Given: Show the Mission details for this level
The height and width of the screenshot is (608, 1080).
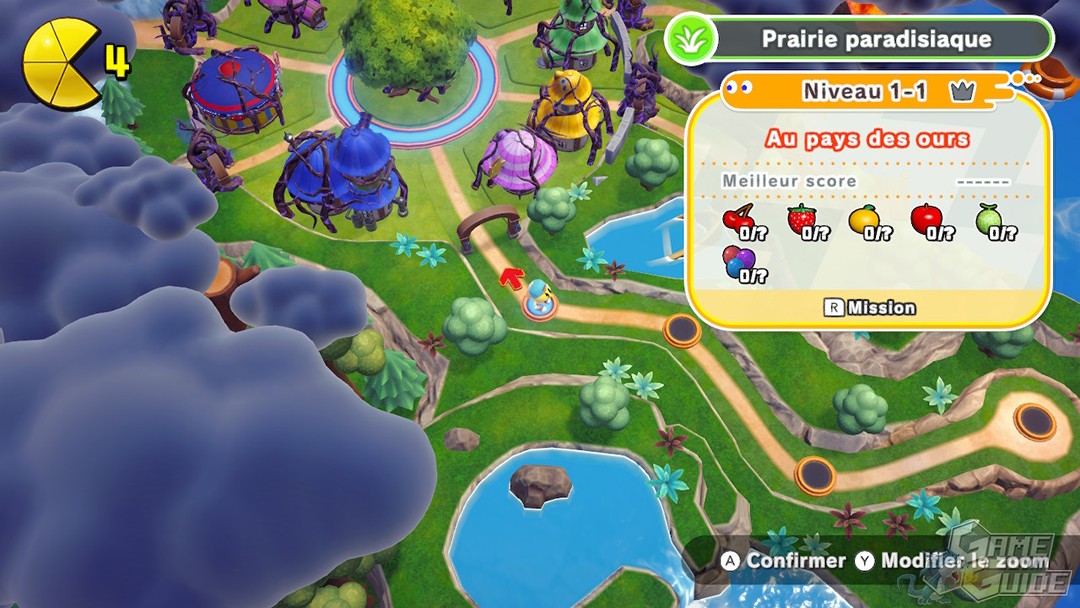Looking at the screenshot, I should coord(869,308).
